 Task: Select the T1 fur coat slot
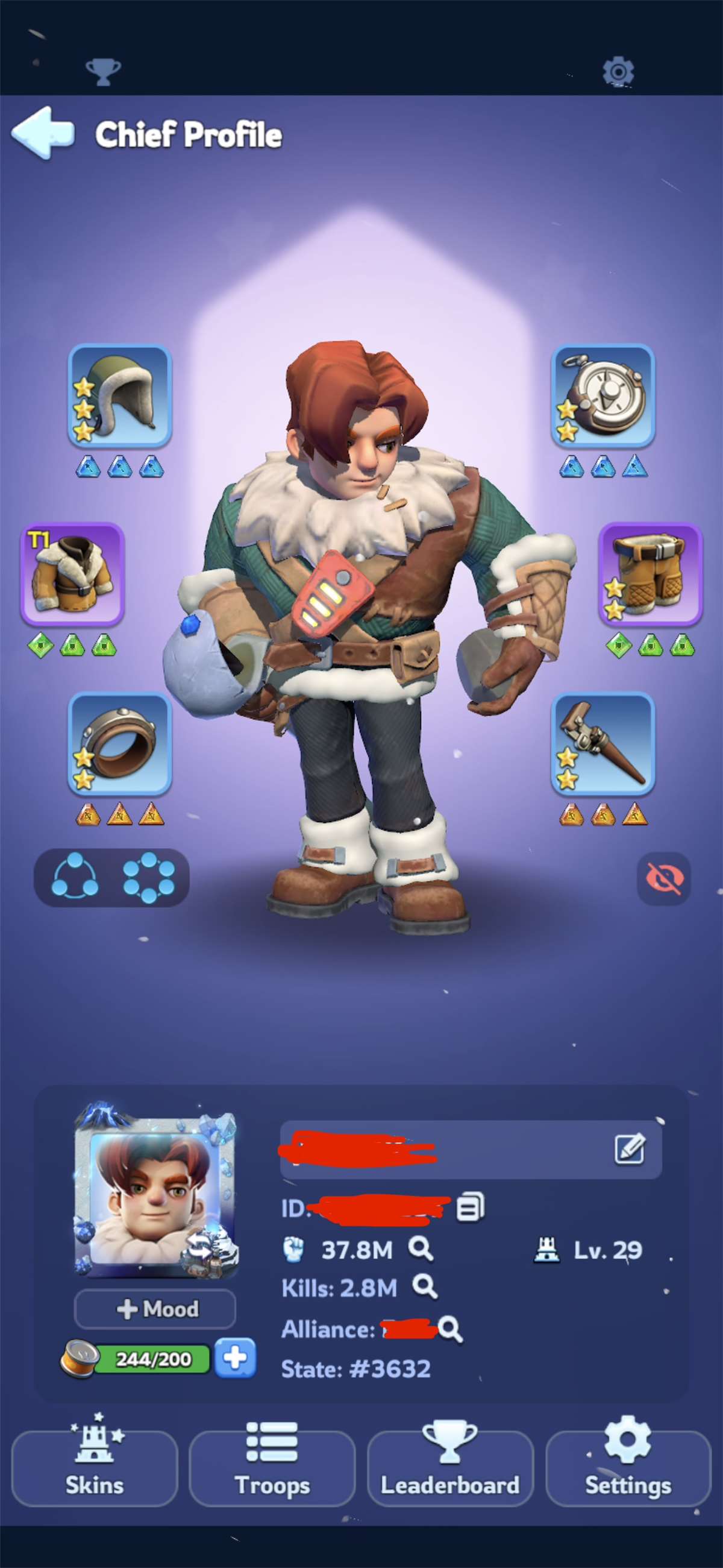[x=73, y=574]
